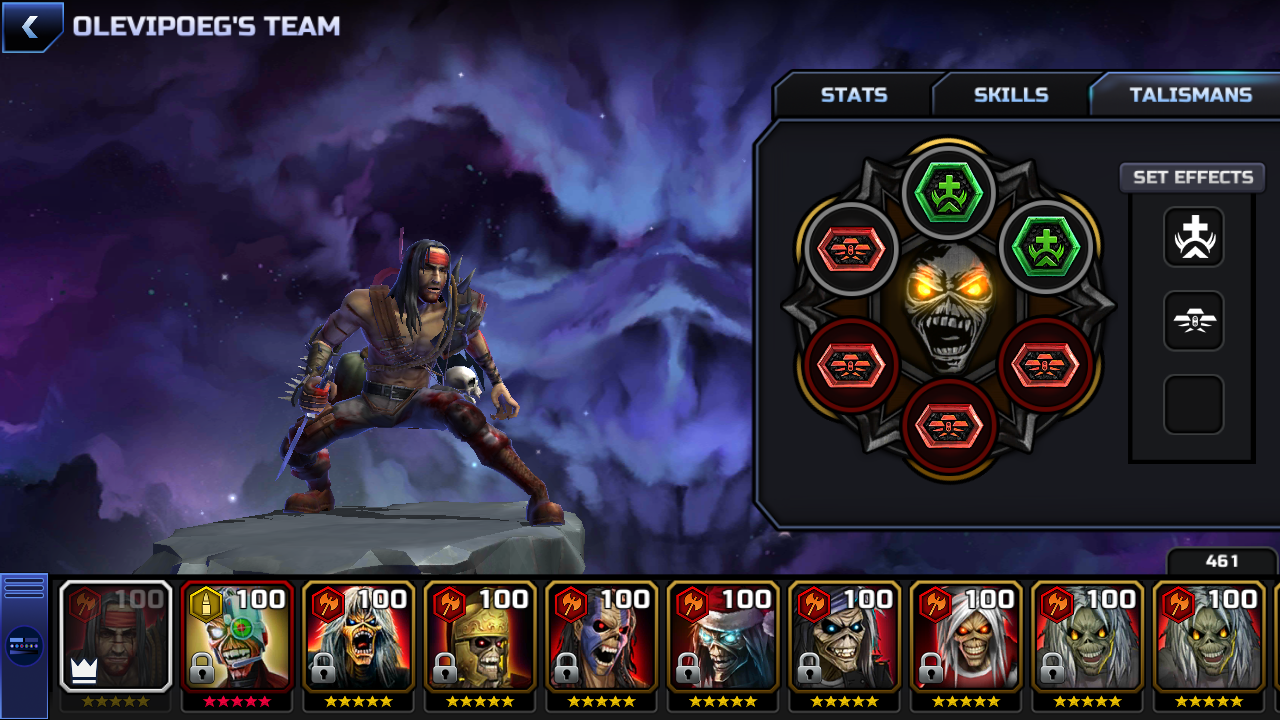This screenshot has height=720, width=1280.
Task: Open the blue side menu beside the roster
Action: tap(24, 645)
